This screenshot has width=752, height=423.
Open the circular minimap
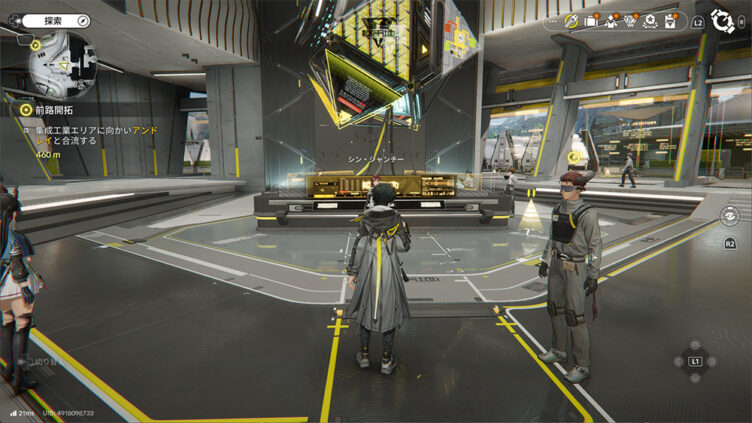[x=61, y=63]
